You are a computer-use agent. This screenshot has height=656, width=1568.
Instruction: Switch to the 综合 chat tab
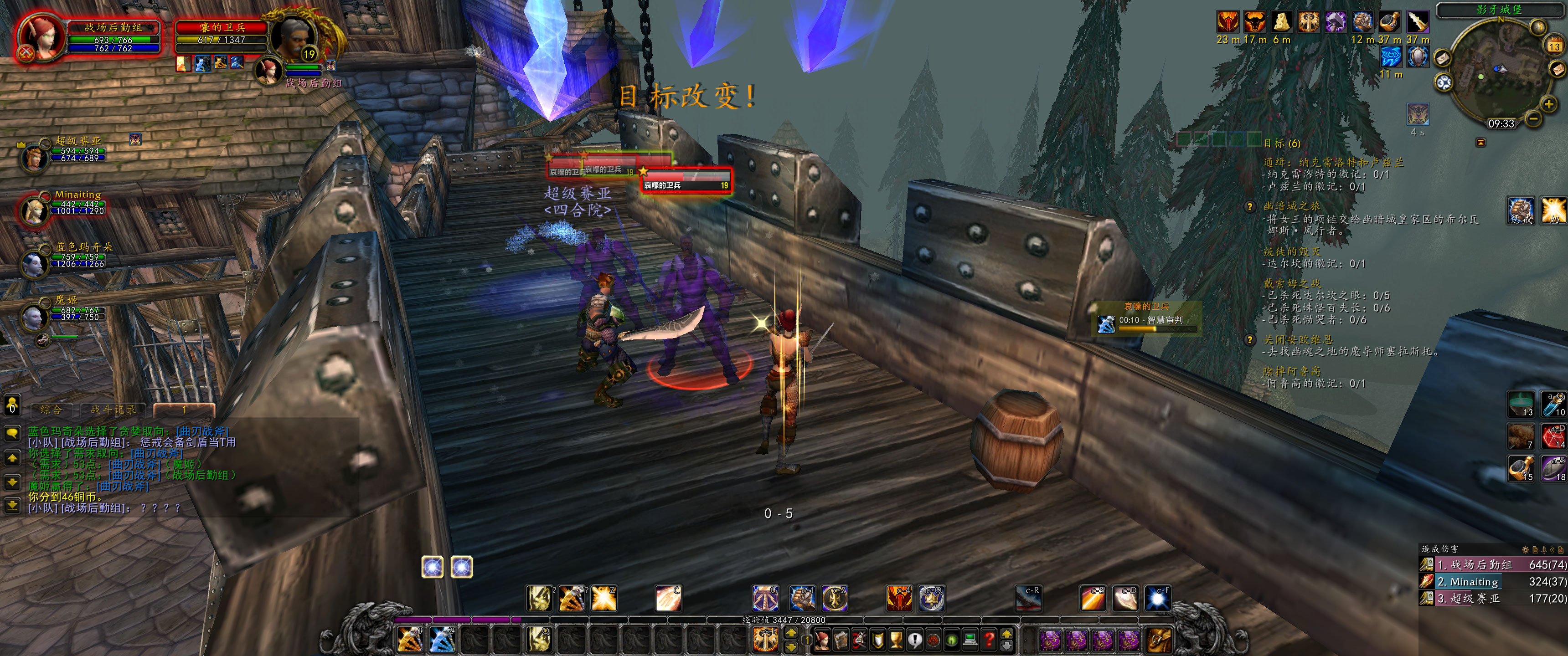(x=51, y=410)
